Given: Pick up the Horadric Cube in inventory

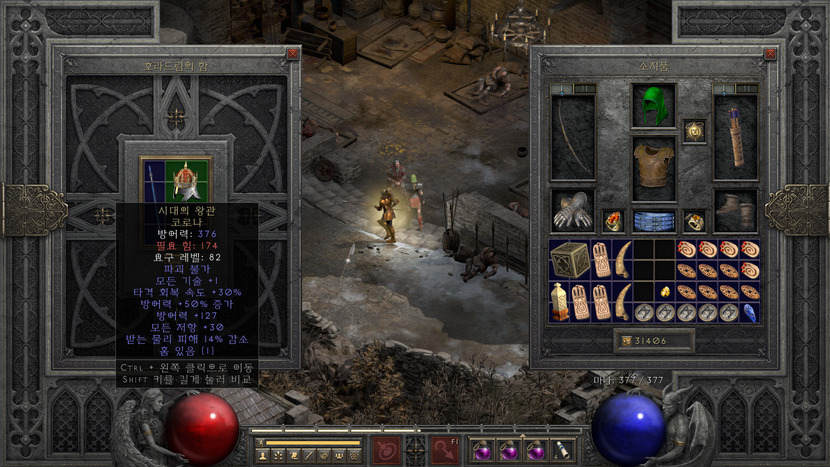Looking at the screenshot, I should [x=570, y=259].
